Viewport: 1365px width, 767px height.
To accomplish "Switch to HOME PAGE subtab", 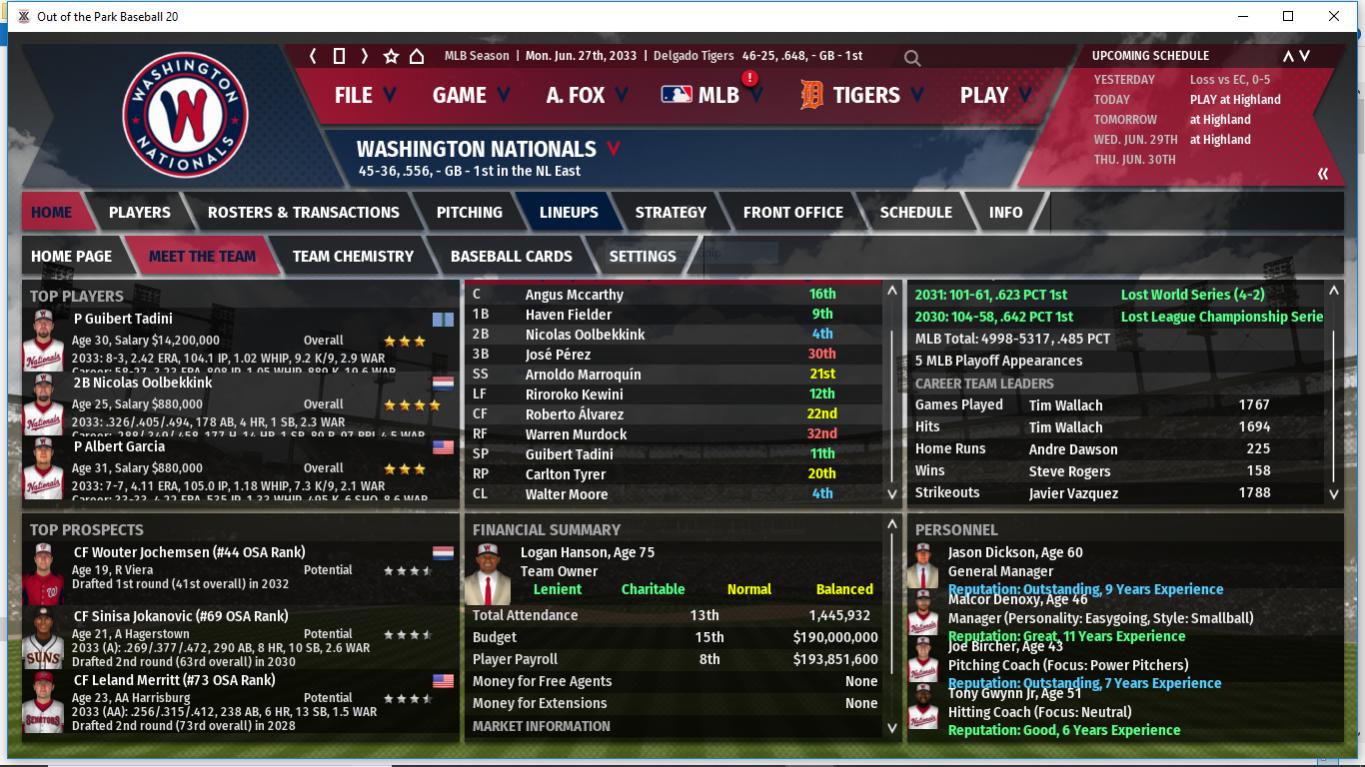I will (71, 256).
